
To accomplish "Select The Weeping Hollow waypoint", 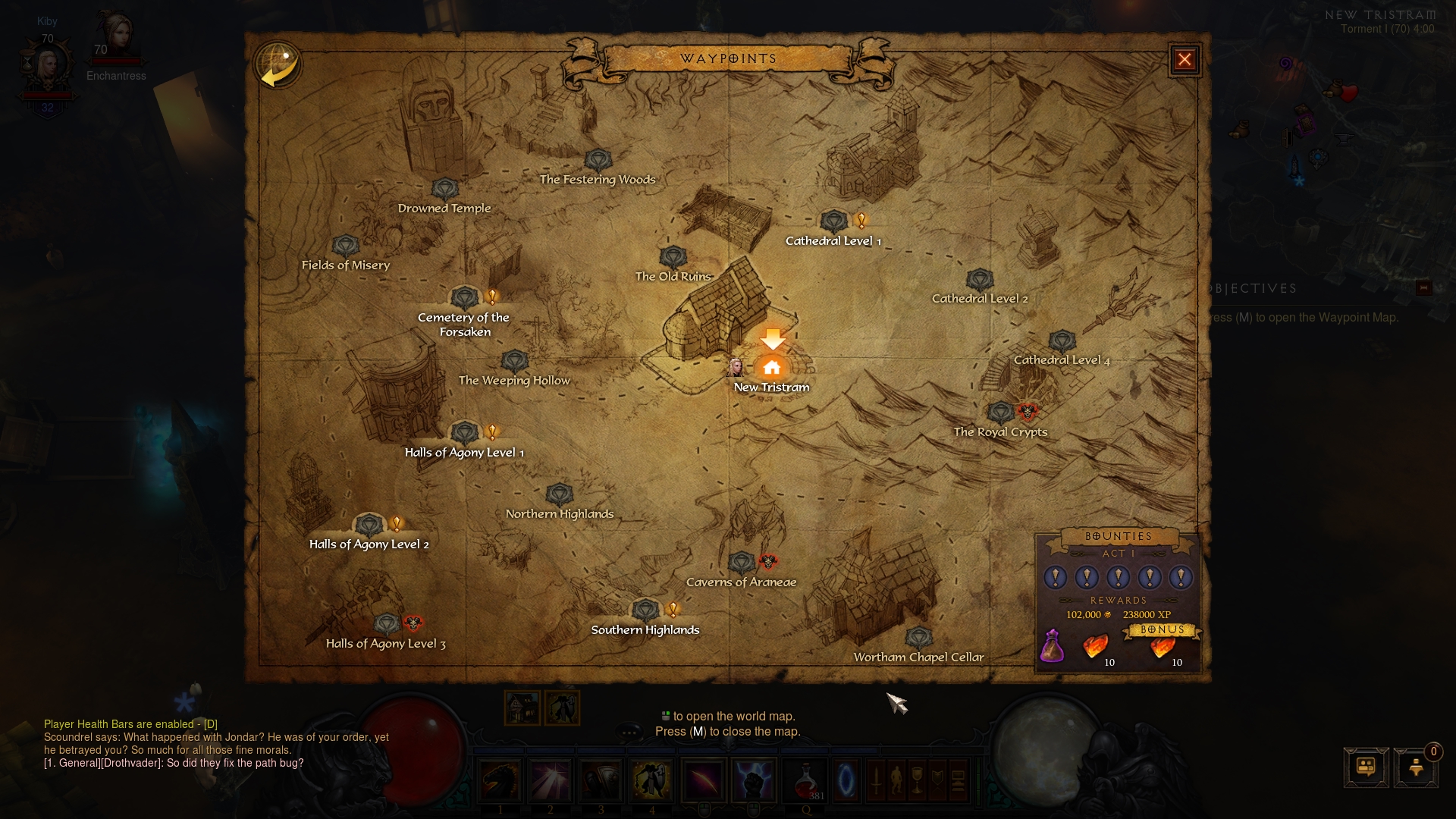I will coord(515,362).
